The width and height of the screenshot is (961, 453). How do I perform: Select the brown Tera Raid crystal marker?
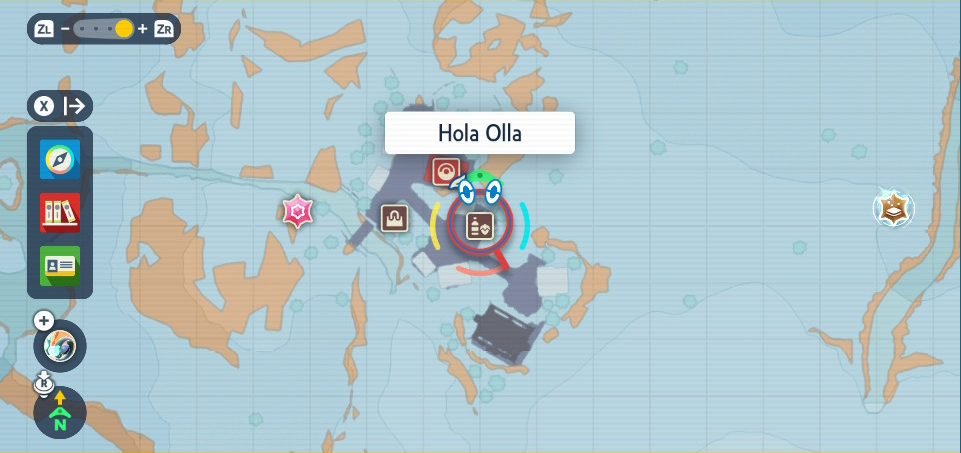click(892, 208)
